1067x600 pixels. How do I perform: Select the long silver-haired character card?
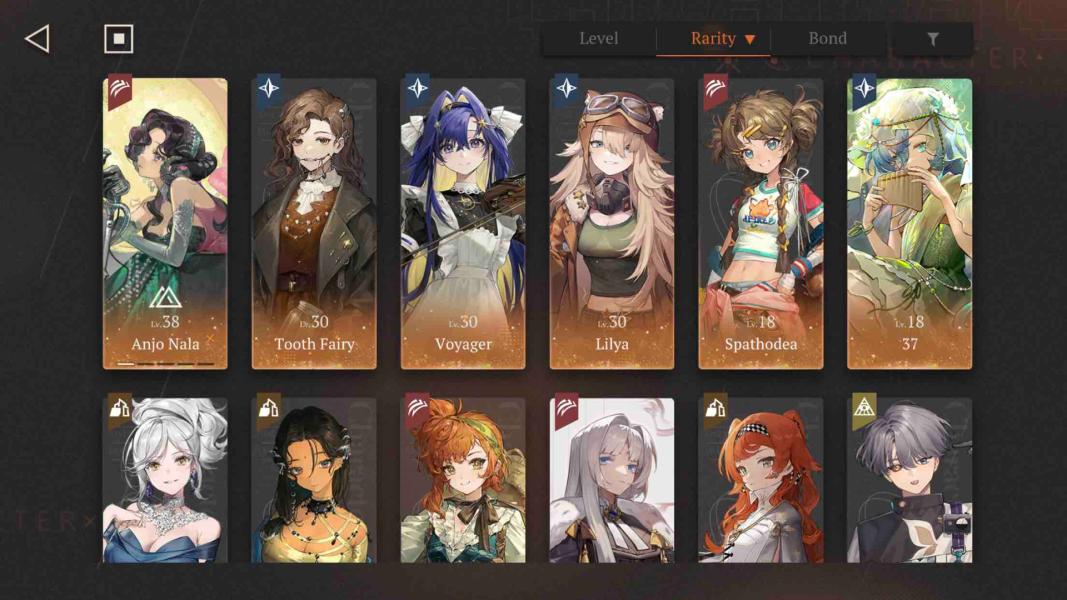tap(612, 480)
